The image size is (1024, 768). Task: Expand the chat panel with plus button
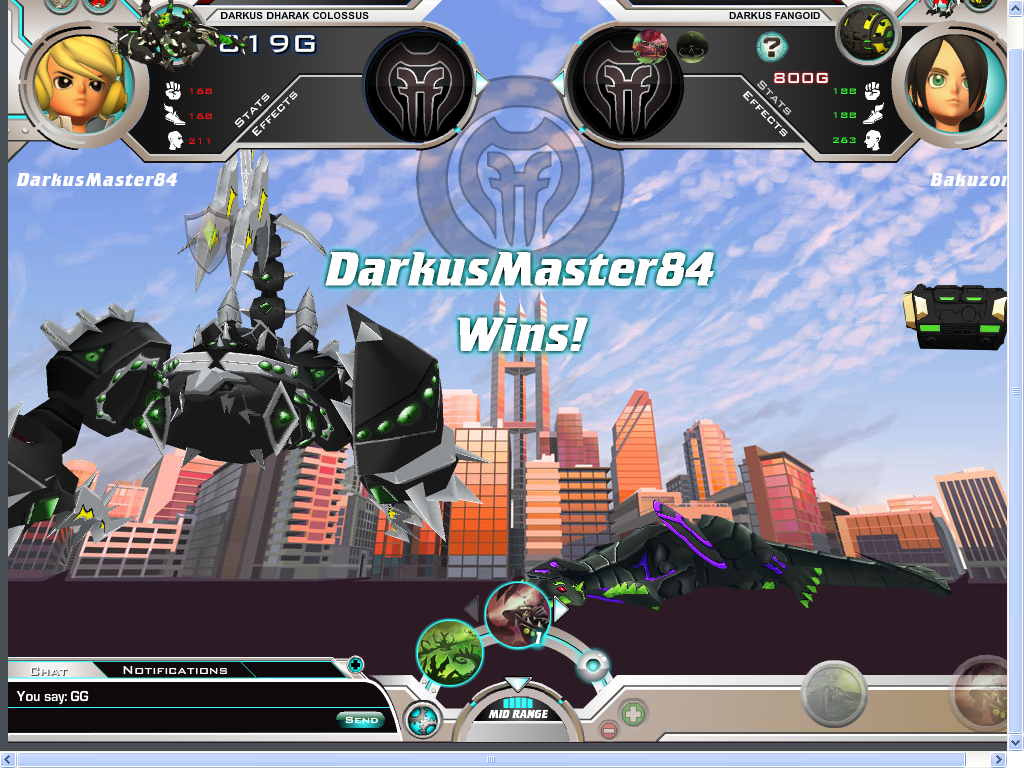click(355, 664)
